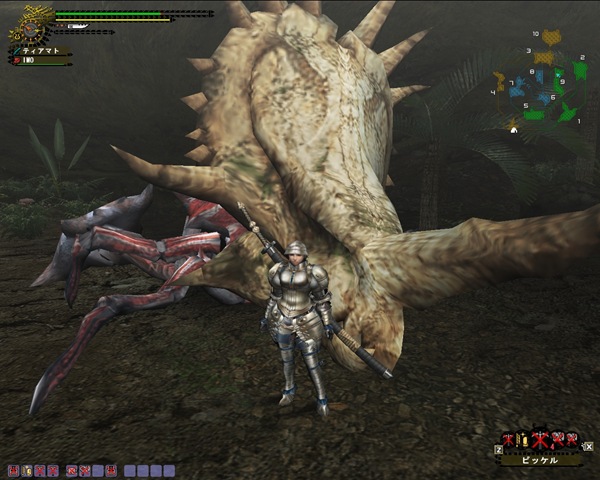Choose green area 1 on the minimap
This screenshot has width=600, height=480.
(566, 110)
